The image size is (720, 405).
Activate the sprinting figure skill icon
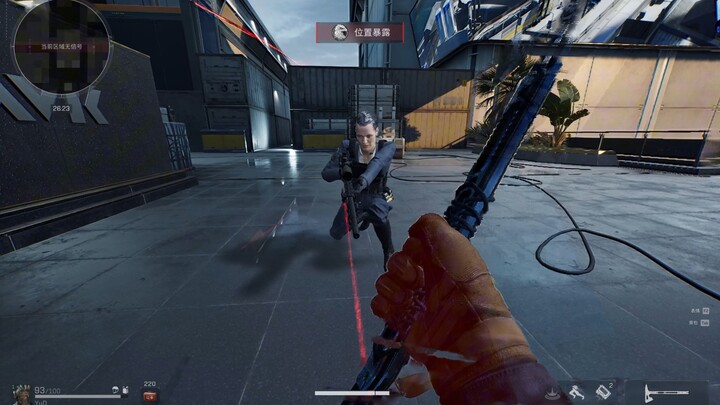tap(577, 392)
